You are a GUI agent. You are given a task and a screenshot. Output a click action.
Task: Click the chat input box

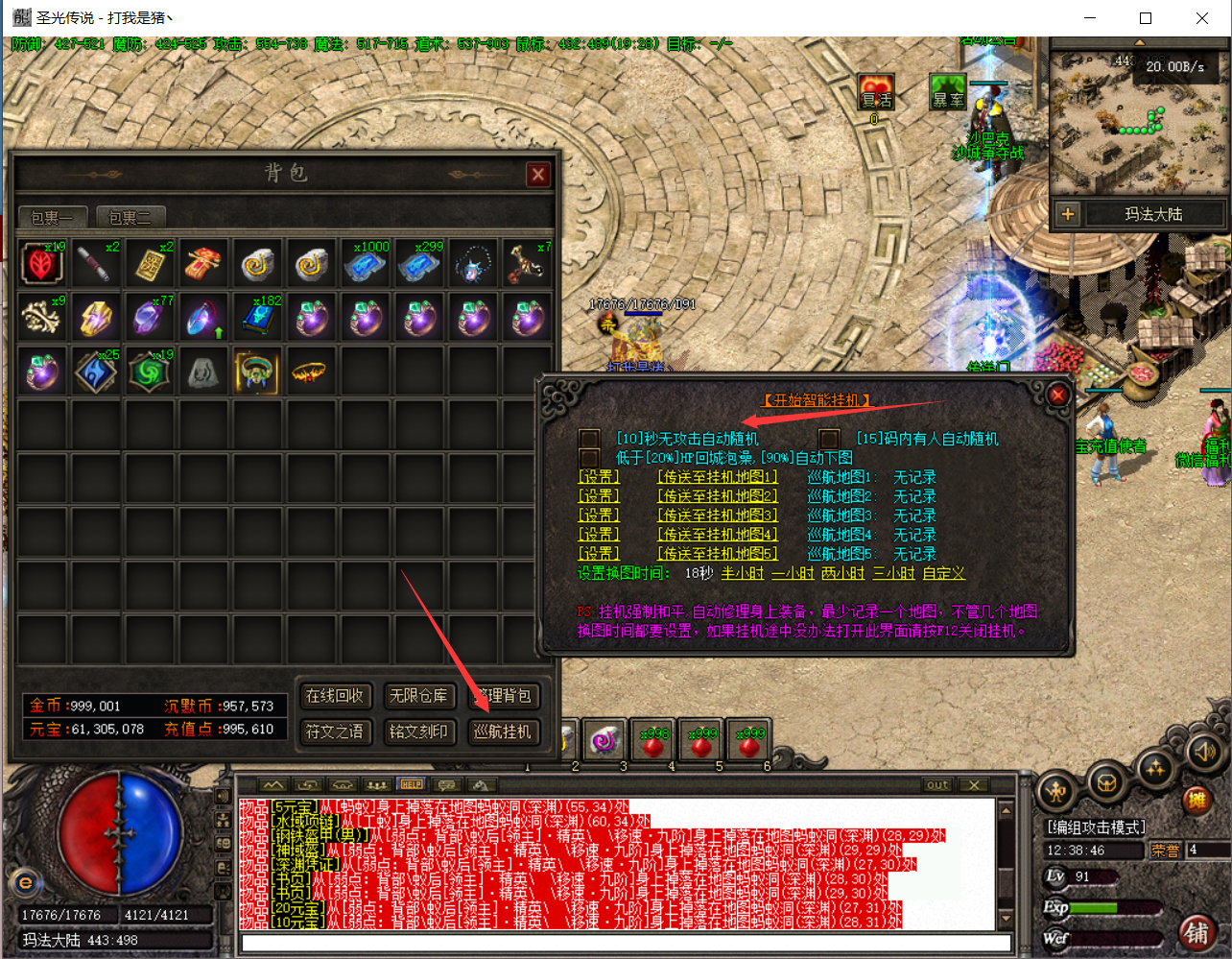(624, 943)
